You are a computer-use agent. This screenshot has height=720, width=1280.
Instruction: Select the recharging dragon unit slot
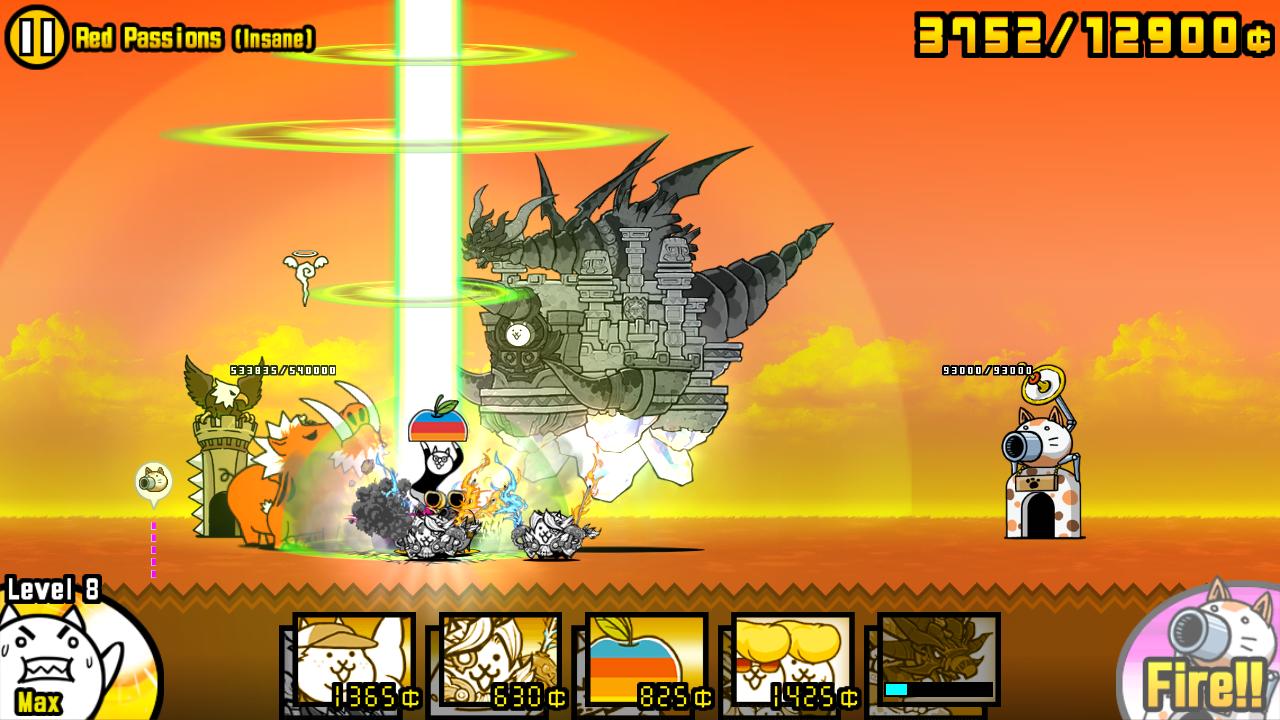click(x=938, y=660)
